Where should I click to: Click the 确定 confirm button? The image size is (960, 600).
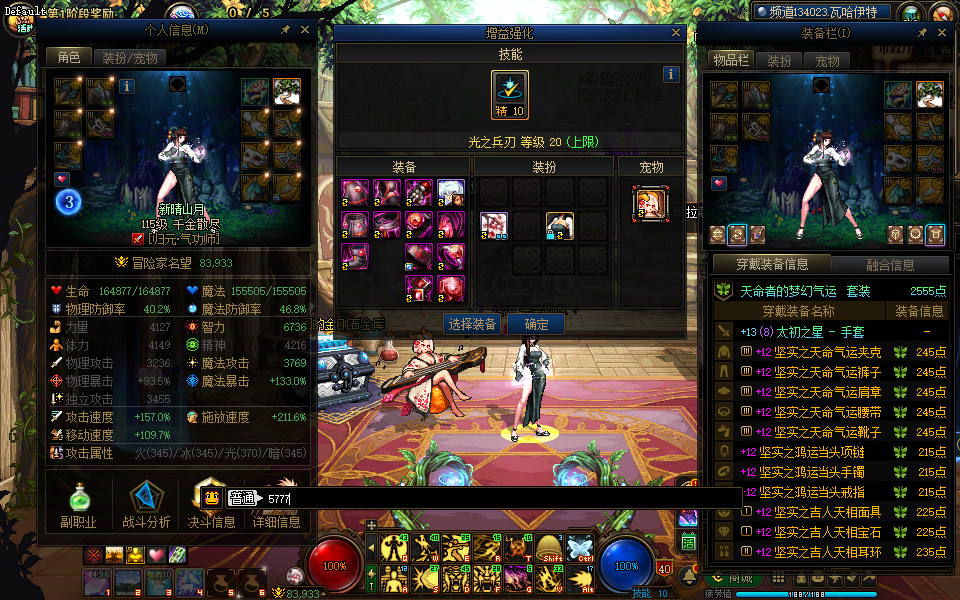click(x=536, y=324)
